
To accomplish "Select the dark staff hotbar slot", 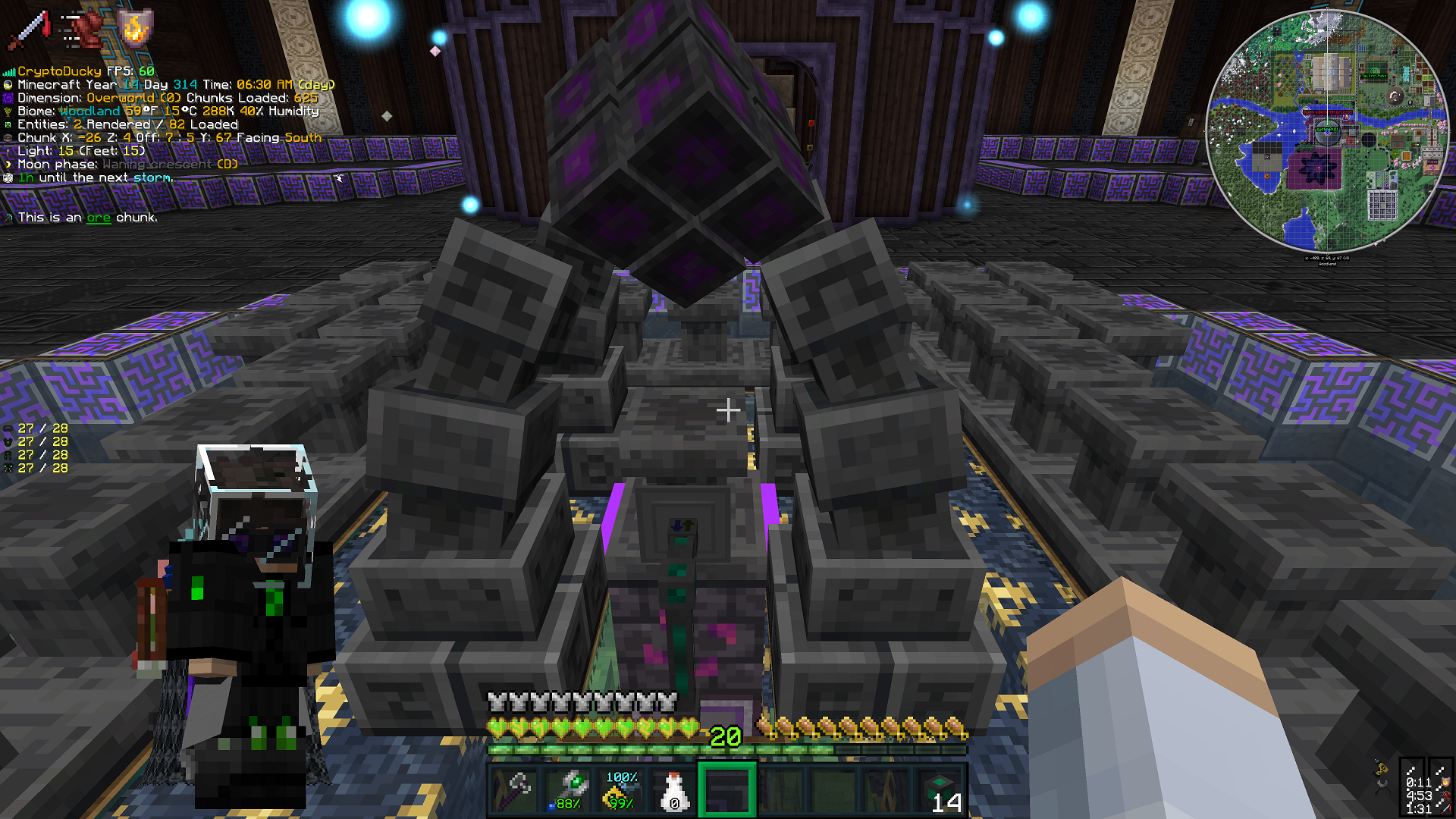I will point(515,791).
